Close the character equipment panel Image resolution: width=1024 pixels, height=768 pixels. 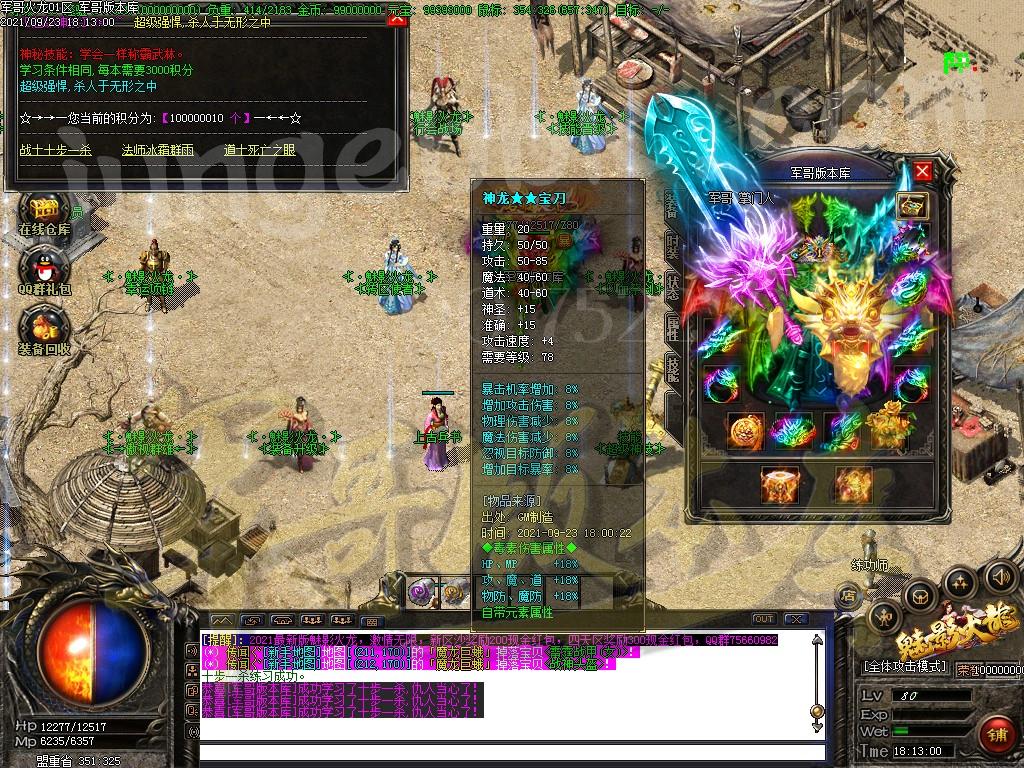922,171
